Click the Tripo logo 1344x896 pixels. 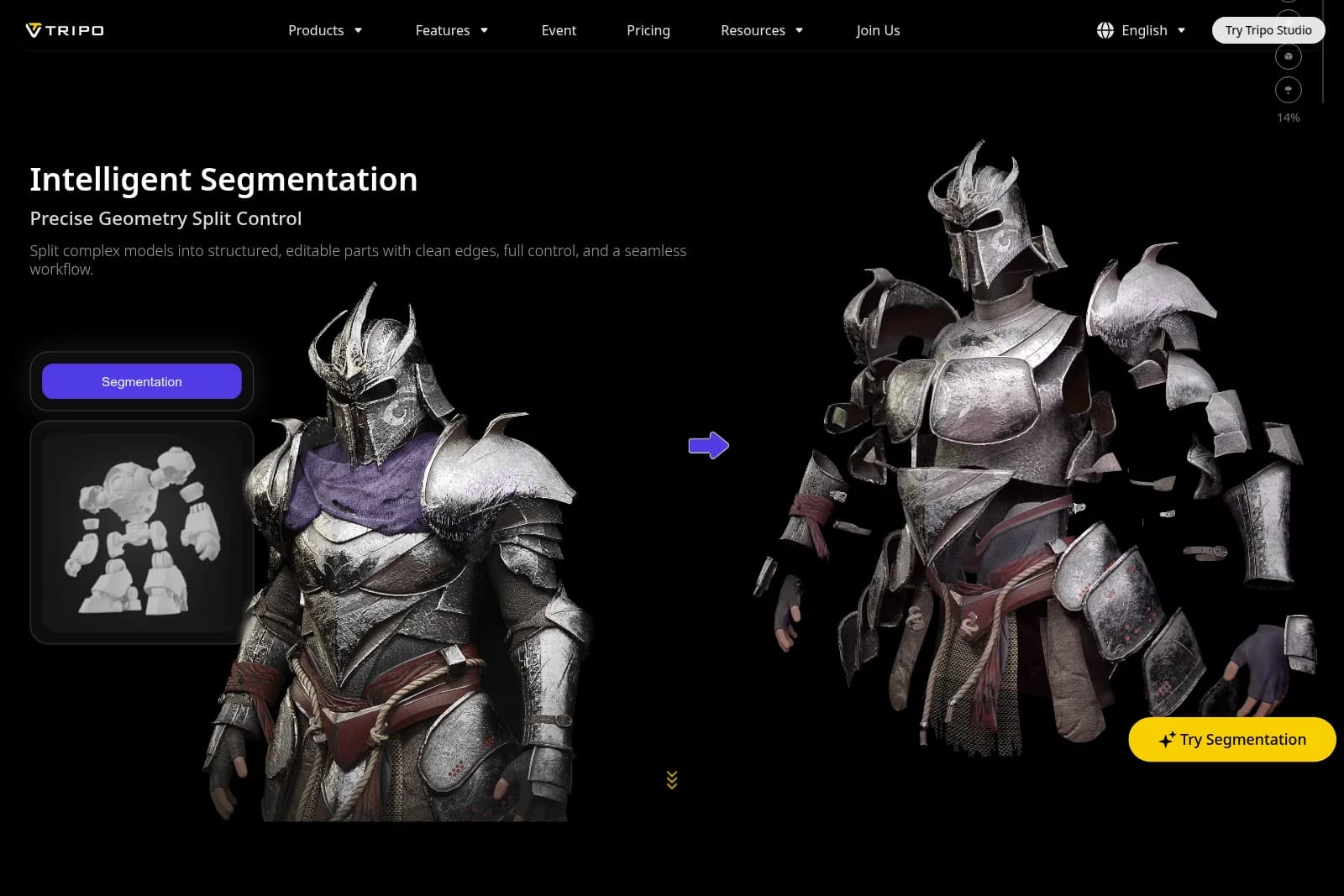tap(66, 29)
